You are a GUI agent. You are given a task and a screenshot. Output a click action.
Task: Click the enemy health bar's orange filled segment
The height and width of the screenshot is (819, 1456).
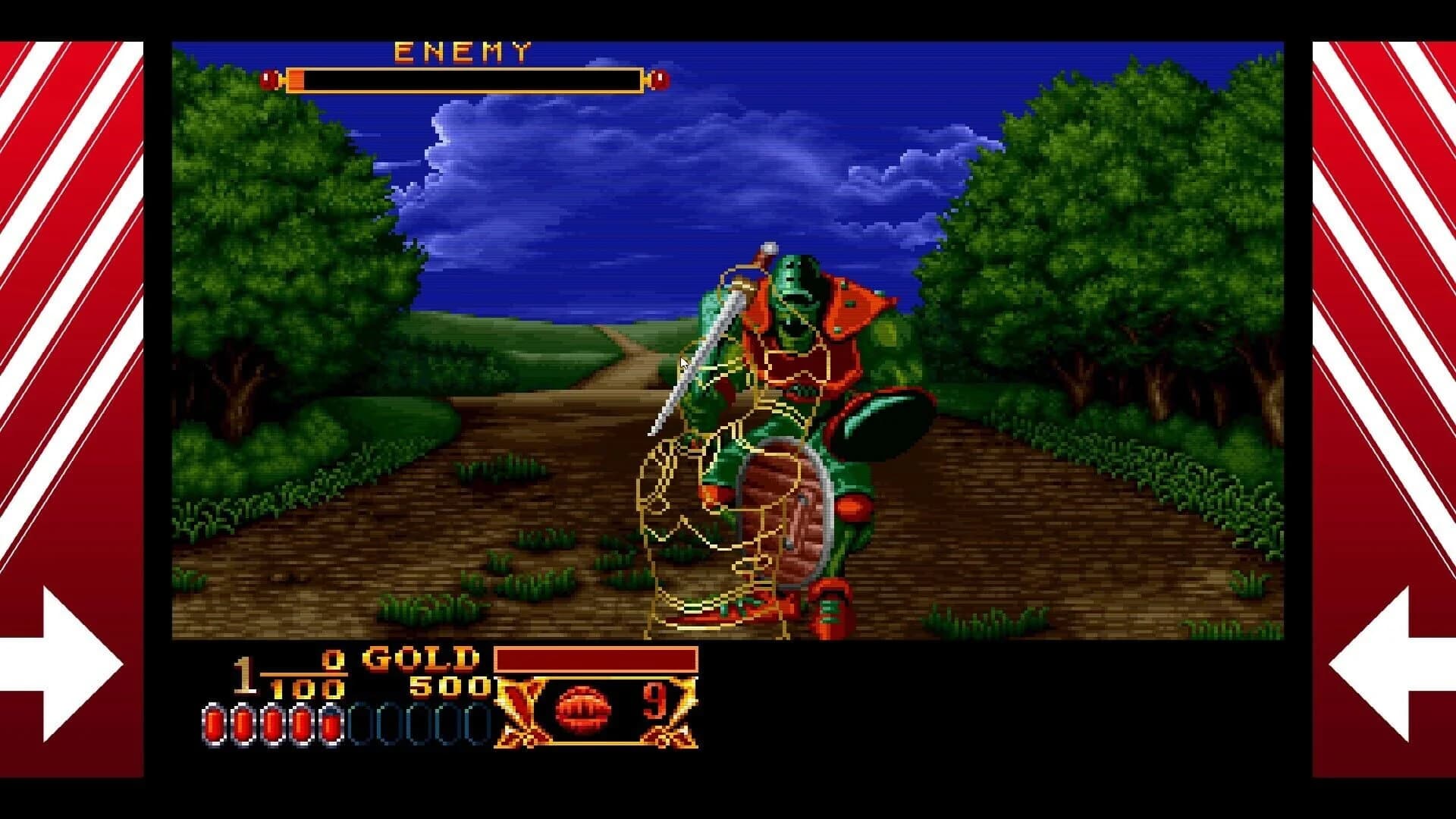coord(296,79)
